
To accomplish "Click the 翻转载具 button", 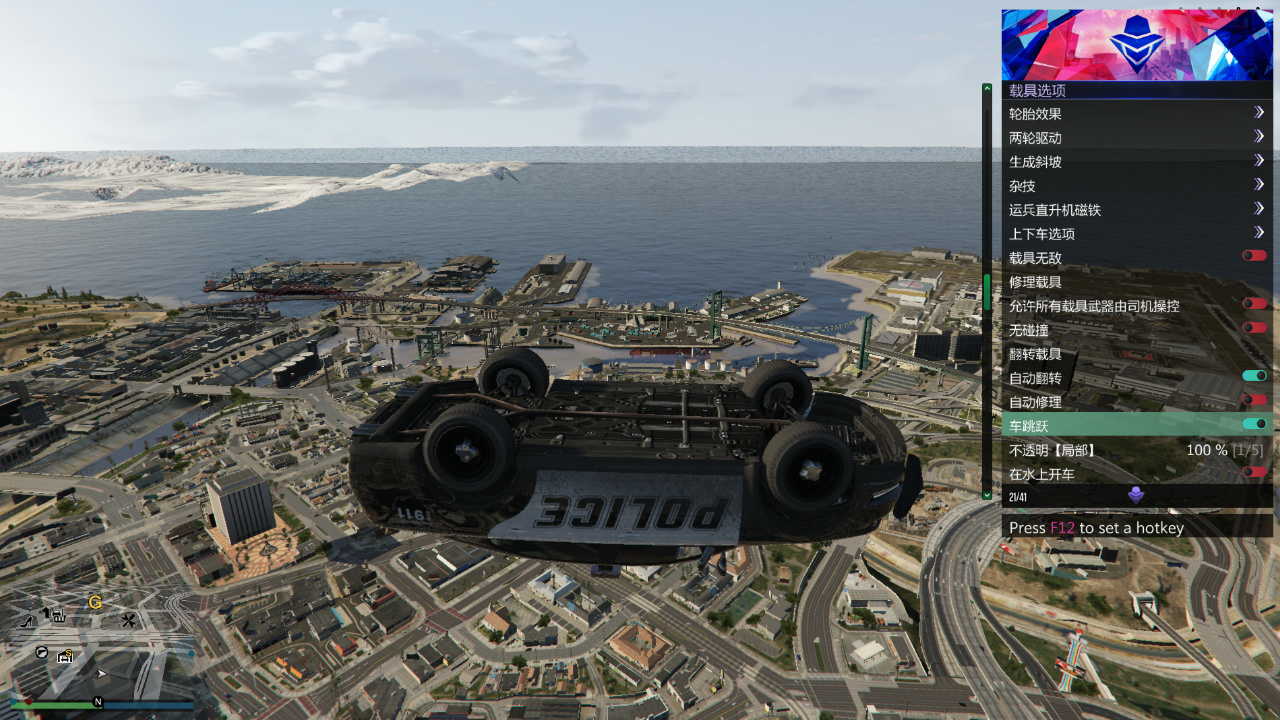I will click(1100, 353).
